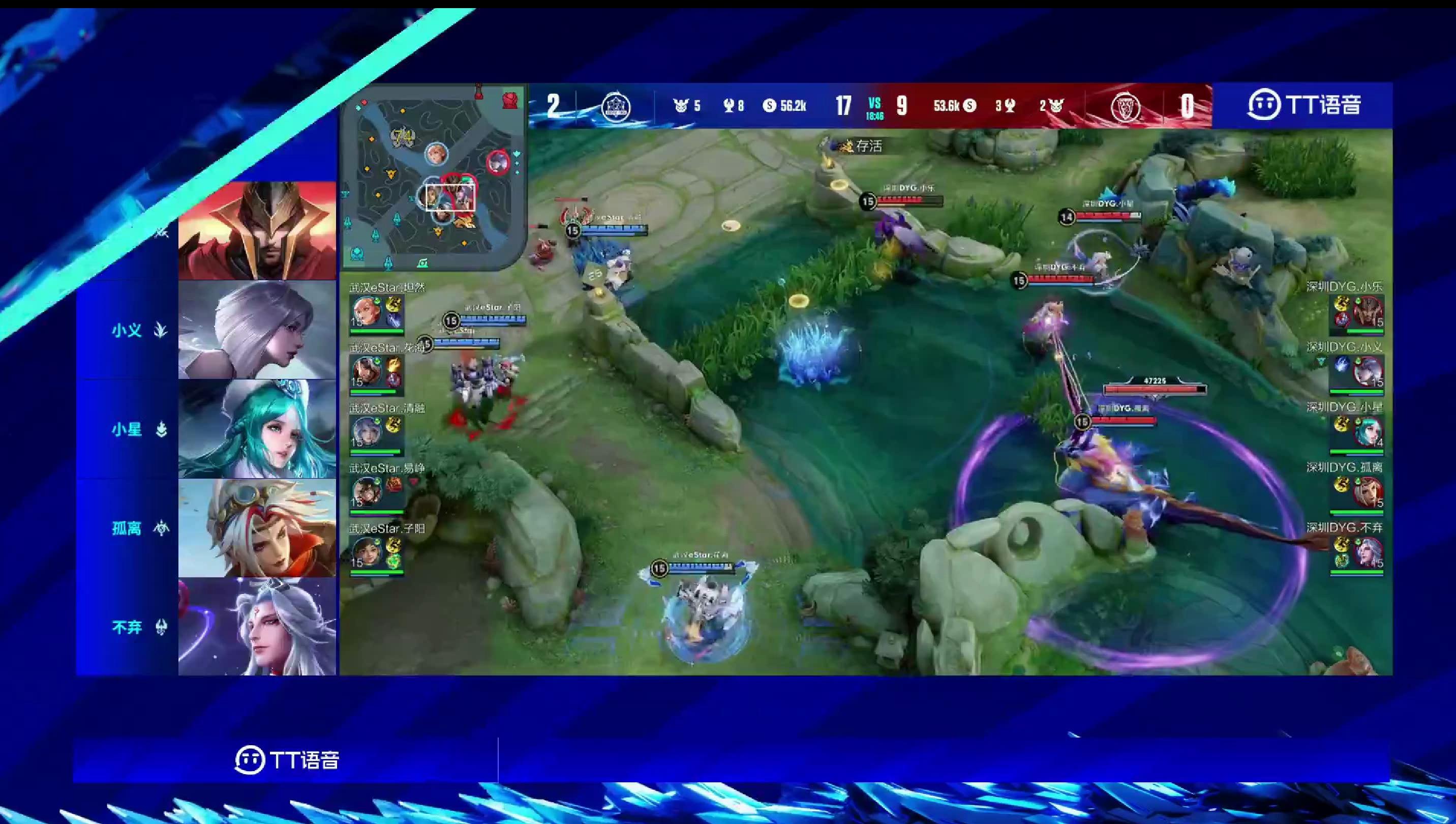Open the large 孤离 hero portrait card

[257, 528]
